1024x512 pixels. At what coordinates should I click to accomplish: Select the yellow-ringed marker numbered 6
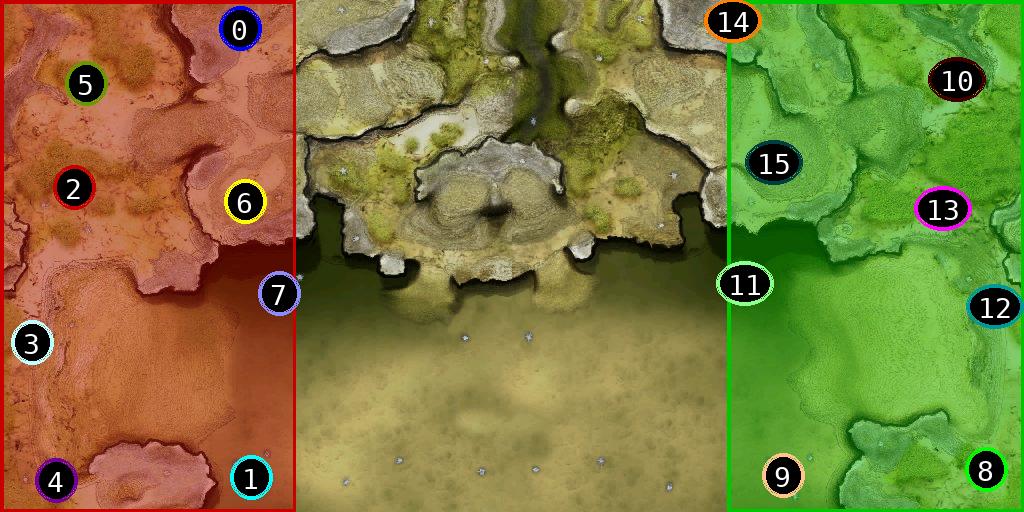point(245,203)
